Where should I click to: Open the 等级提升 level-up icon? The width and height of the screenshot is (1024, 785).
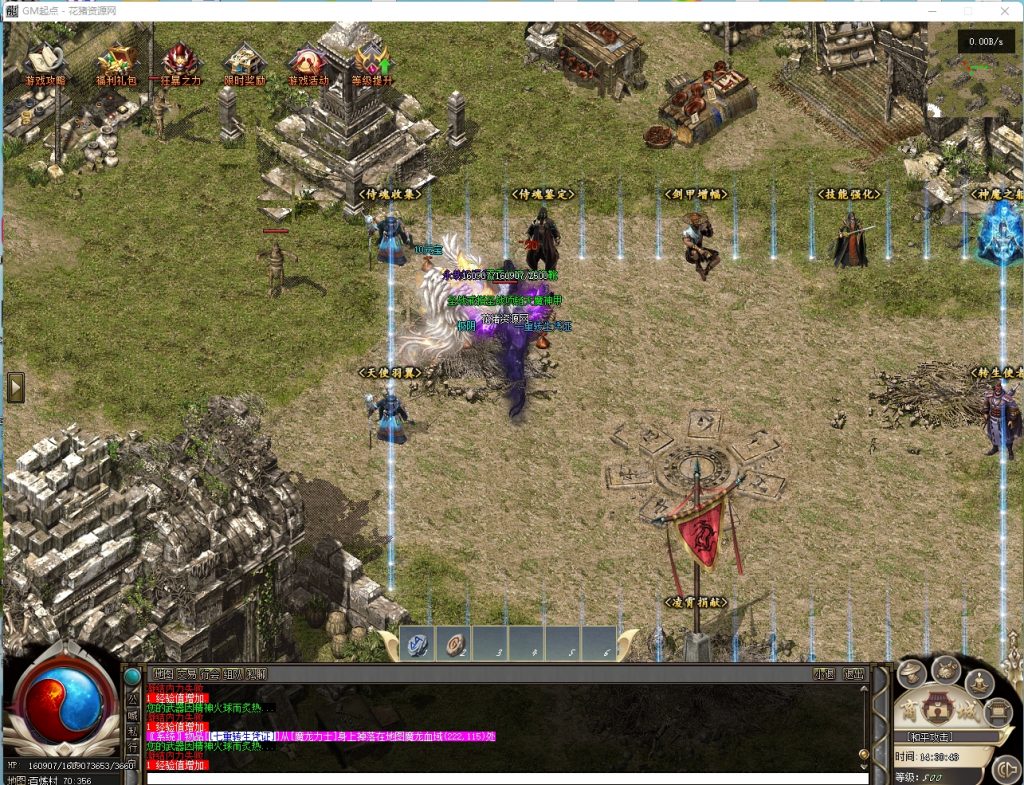(372, 62)
